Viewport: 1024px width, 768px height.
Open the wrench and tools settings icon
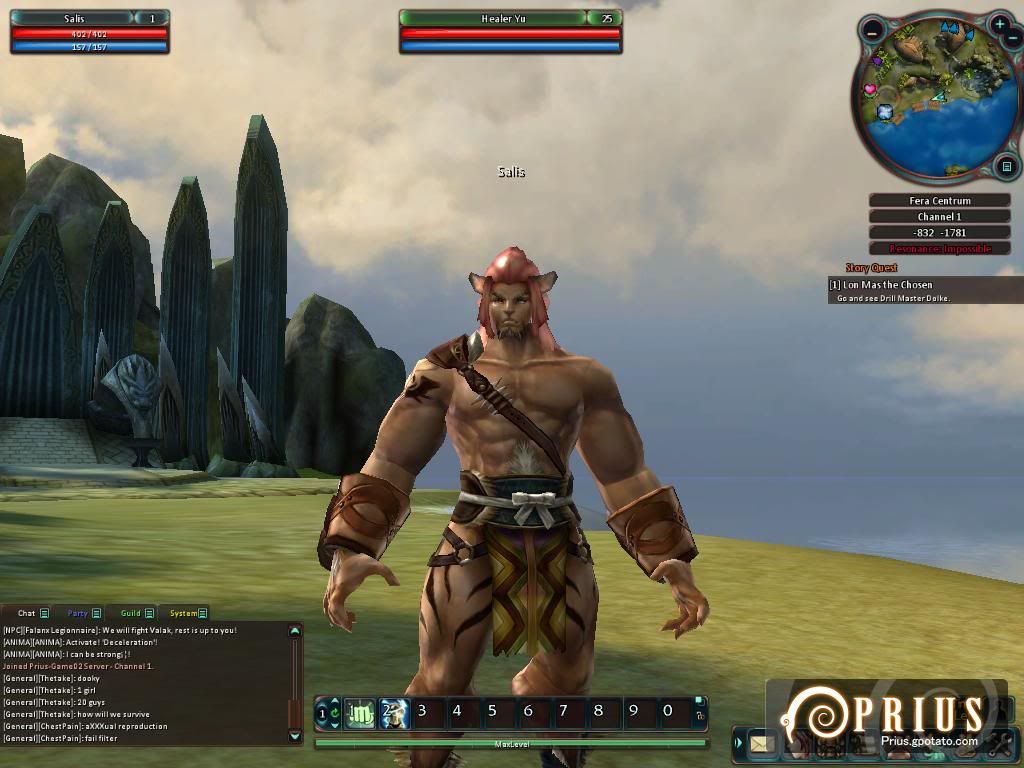(x=998, y=743)
